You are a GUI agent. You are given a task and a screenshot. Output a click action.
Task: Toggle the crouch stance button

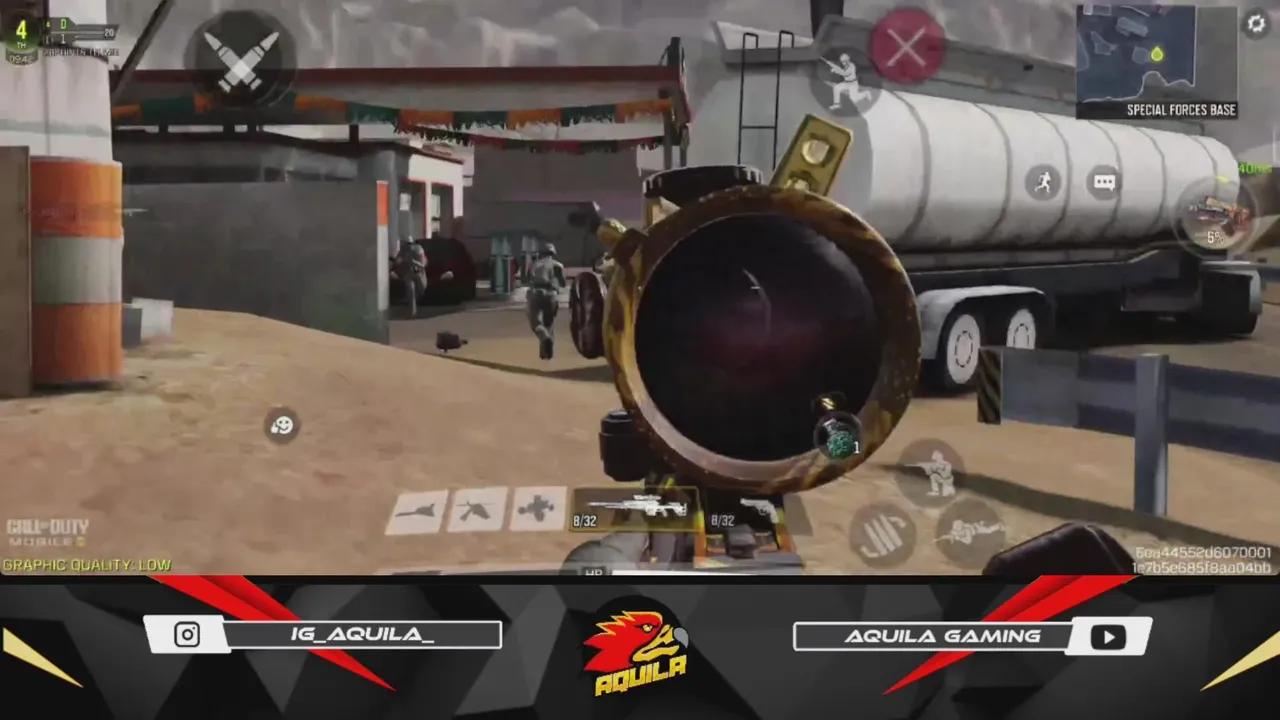coord(935,470)
